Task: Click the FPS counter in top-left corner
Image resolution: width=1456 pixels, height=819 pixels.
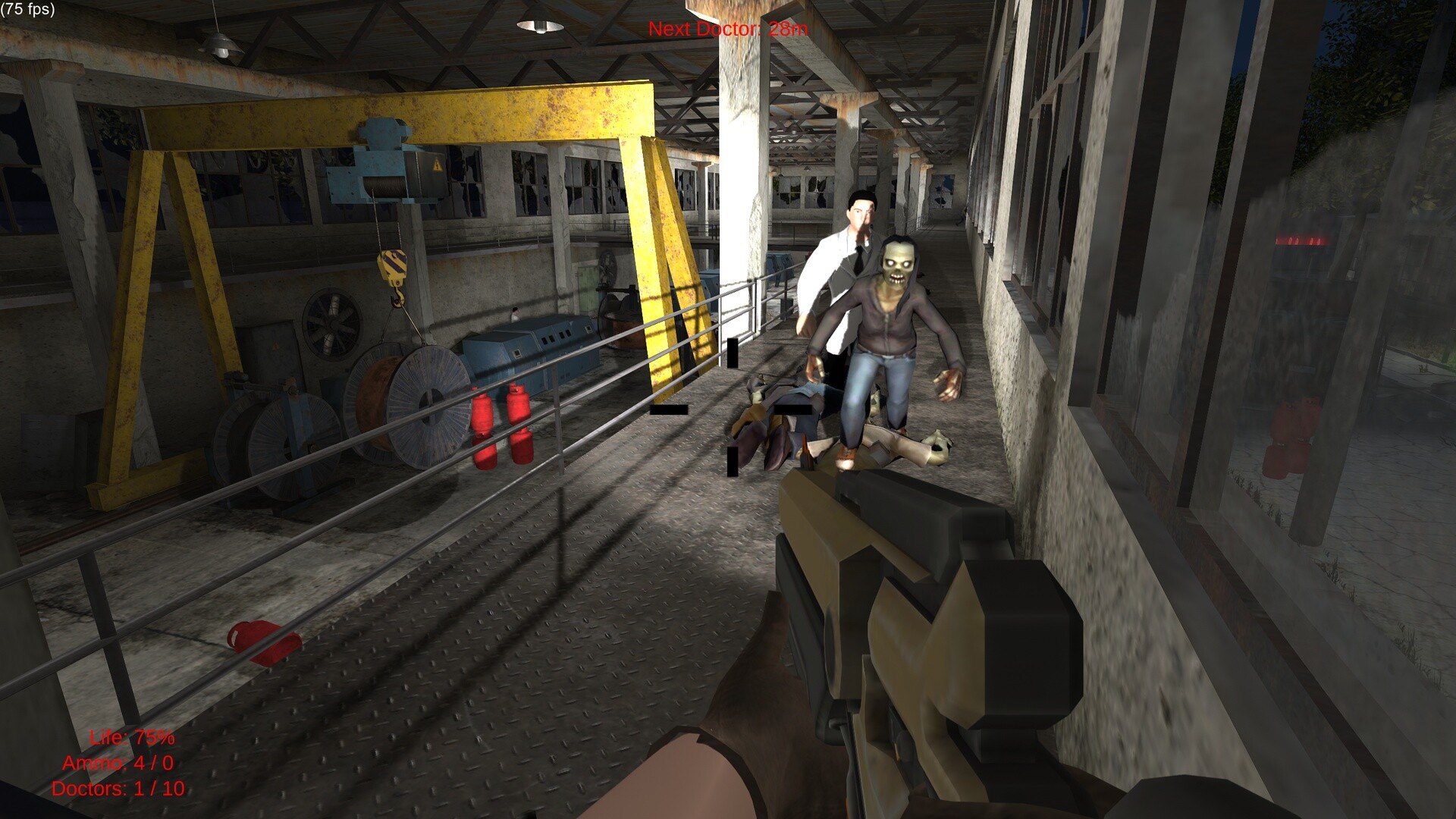Action: 27,10
